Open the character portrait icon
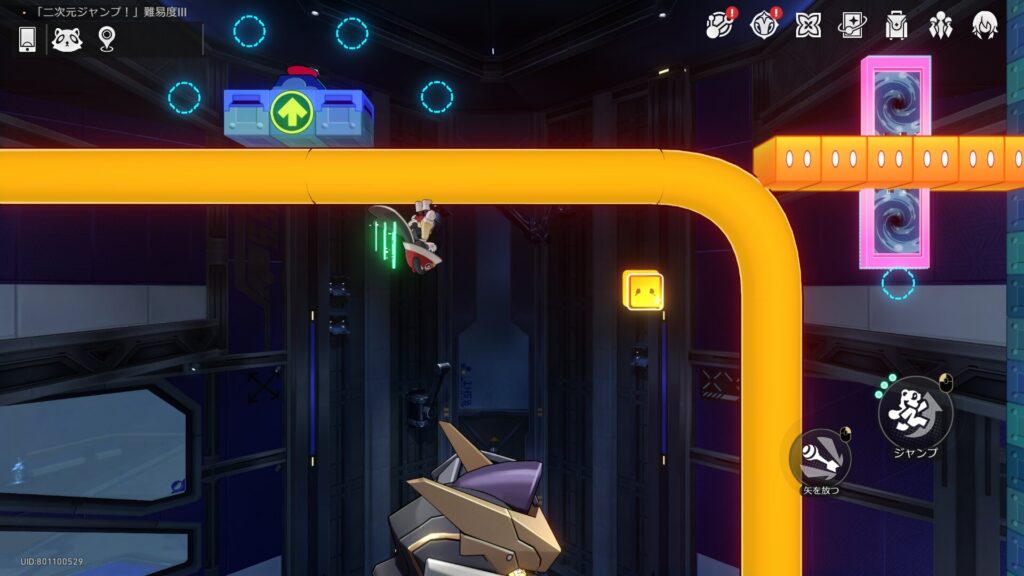Screen dimensions: 1024x576 pos(985,25)
